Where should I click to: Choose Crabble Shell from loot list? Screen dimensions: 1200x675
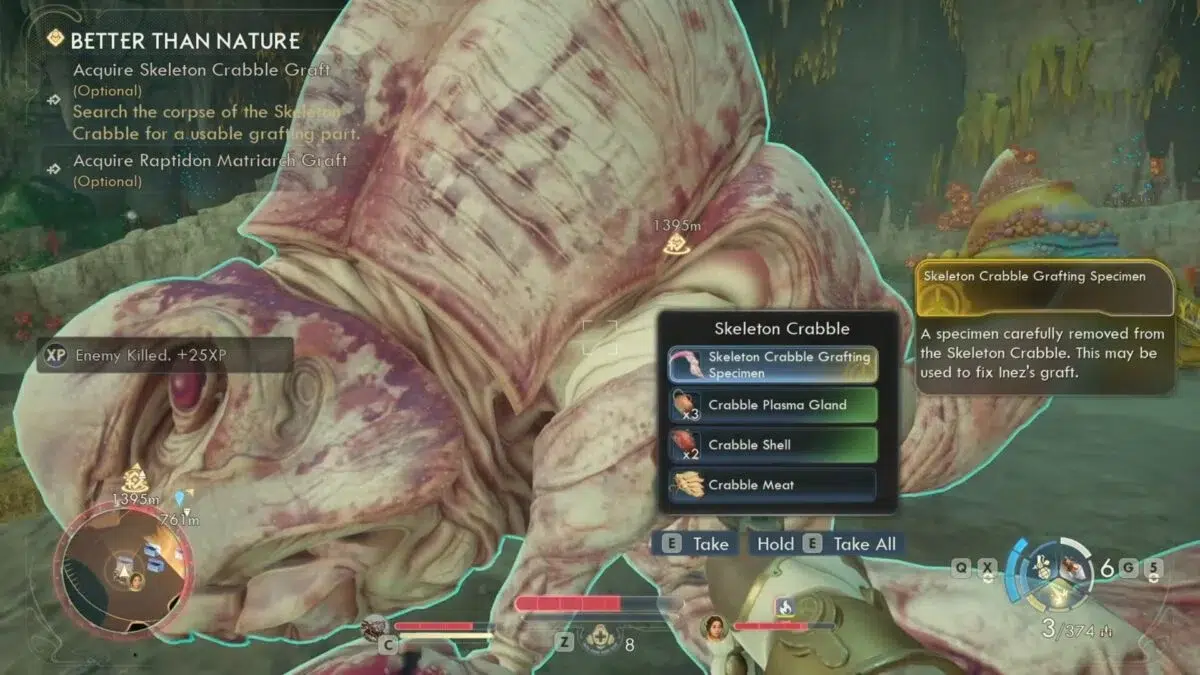coord(773,445)
